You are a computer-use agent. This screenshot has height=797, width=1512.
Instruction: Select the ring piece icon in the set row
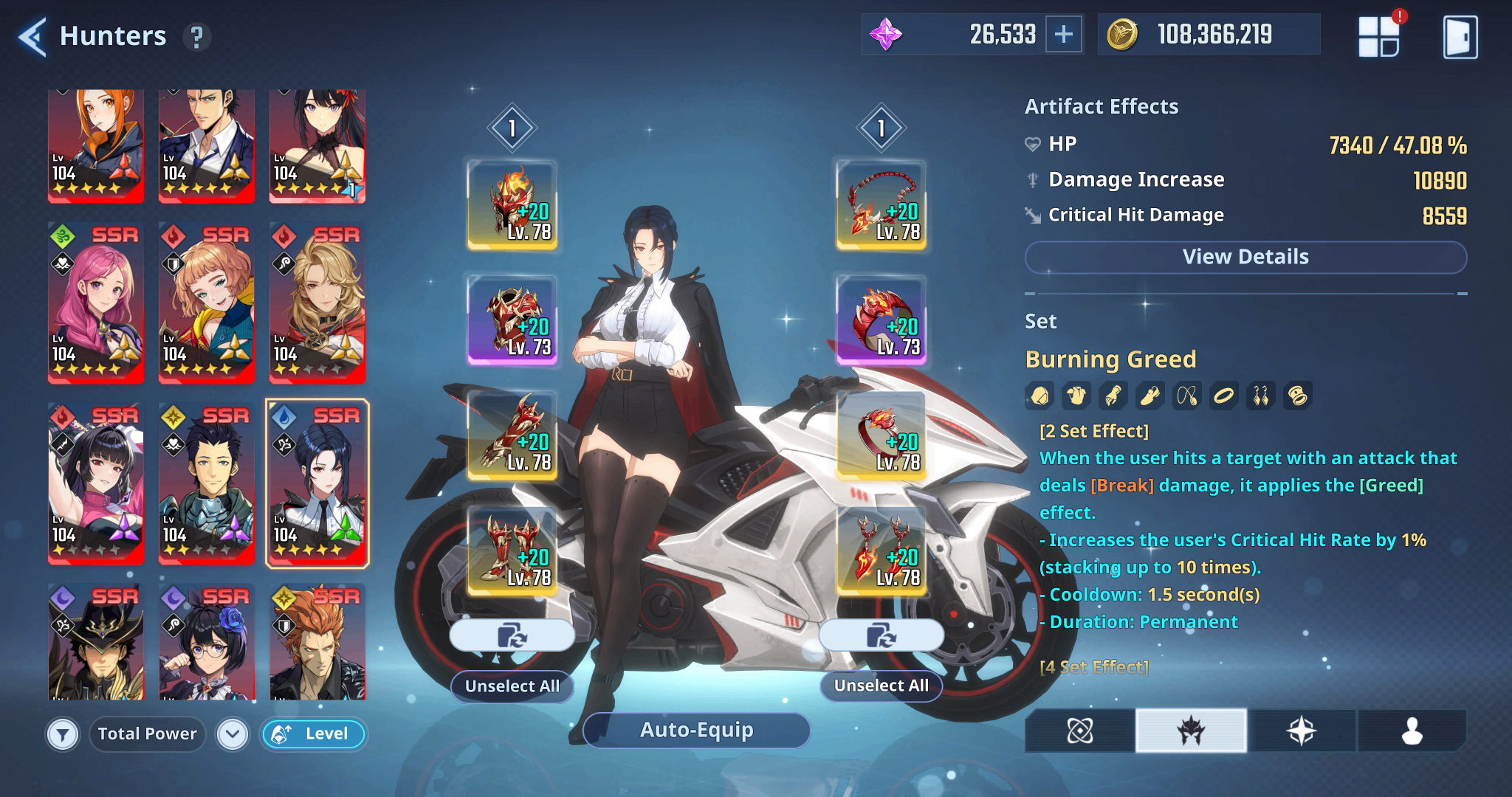pos(1224,395)
